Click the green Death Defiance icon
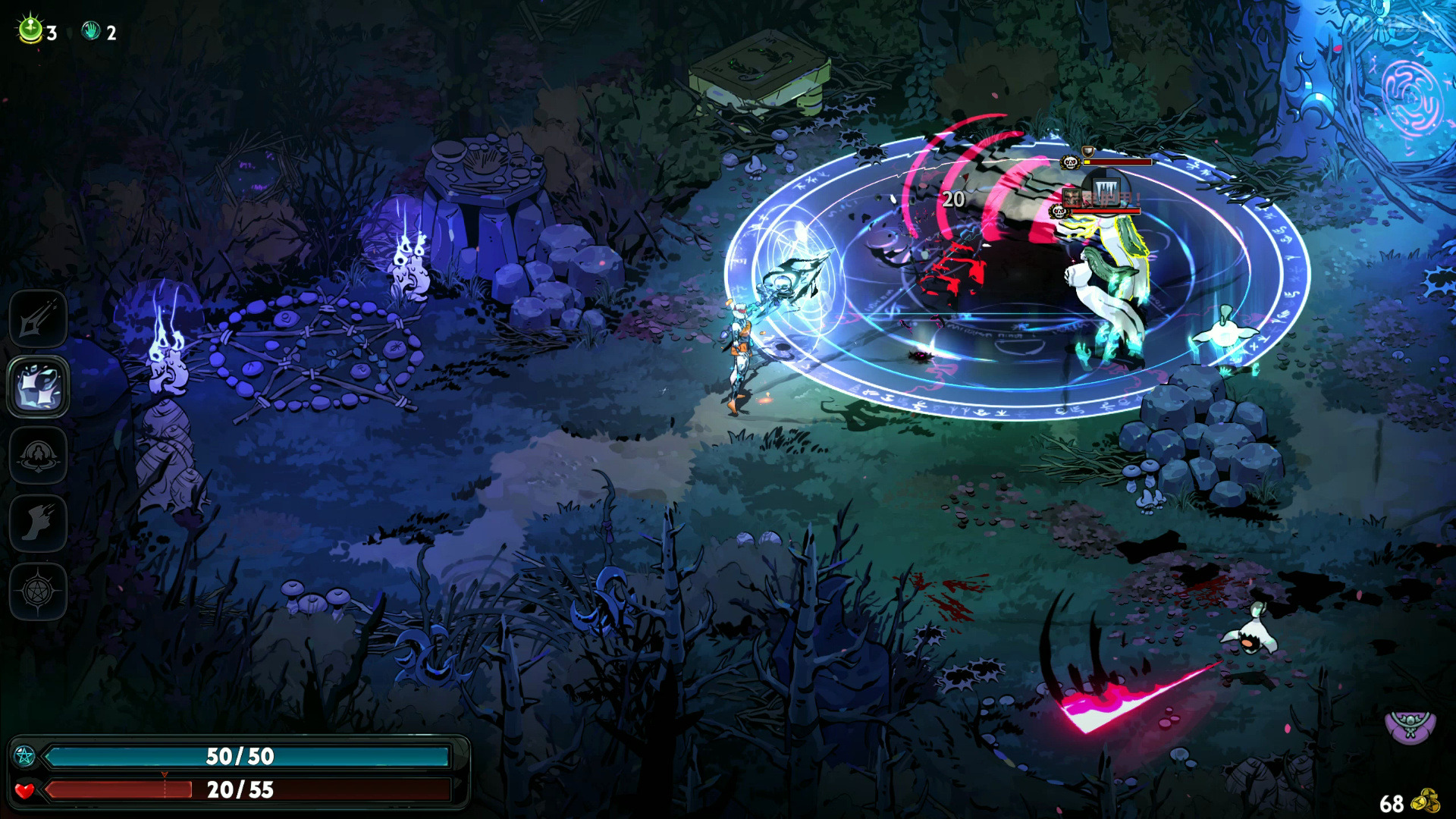Viewport: 1456px width, 819px height. [30, 30]
